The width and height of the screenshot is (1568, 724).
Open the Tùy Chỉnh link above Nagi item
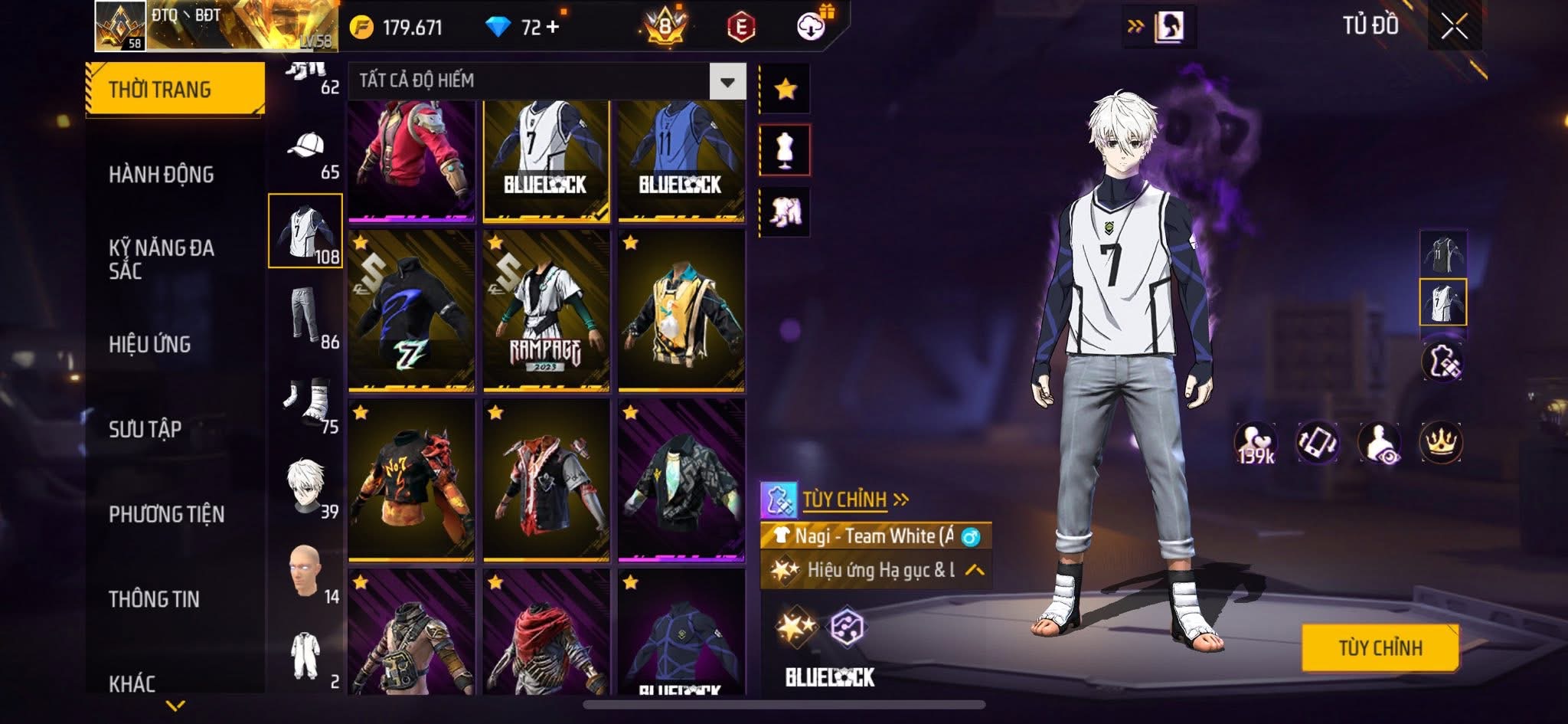tap(844, 500)
